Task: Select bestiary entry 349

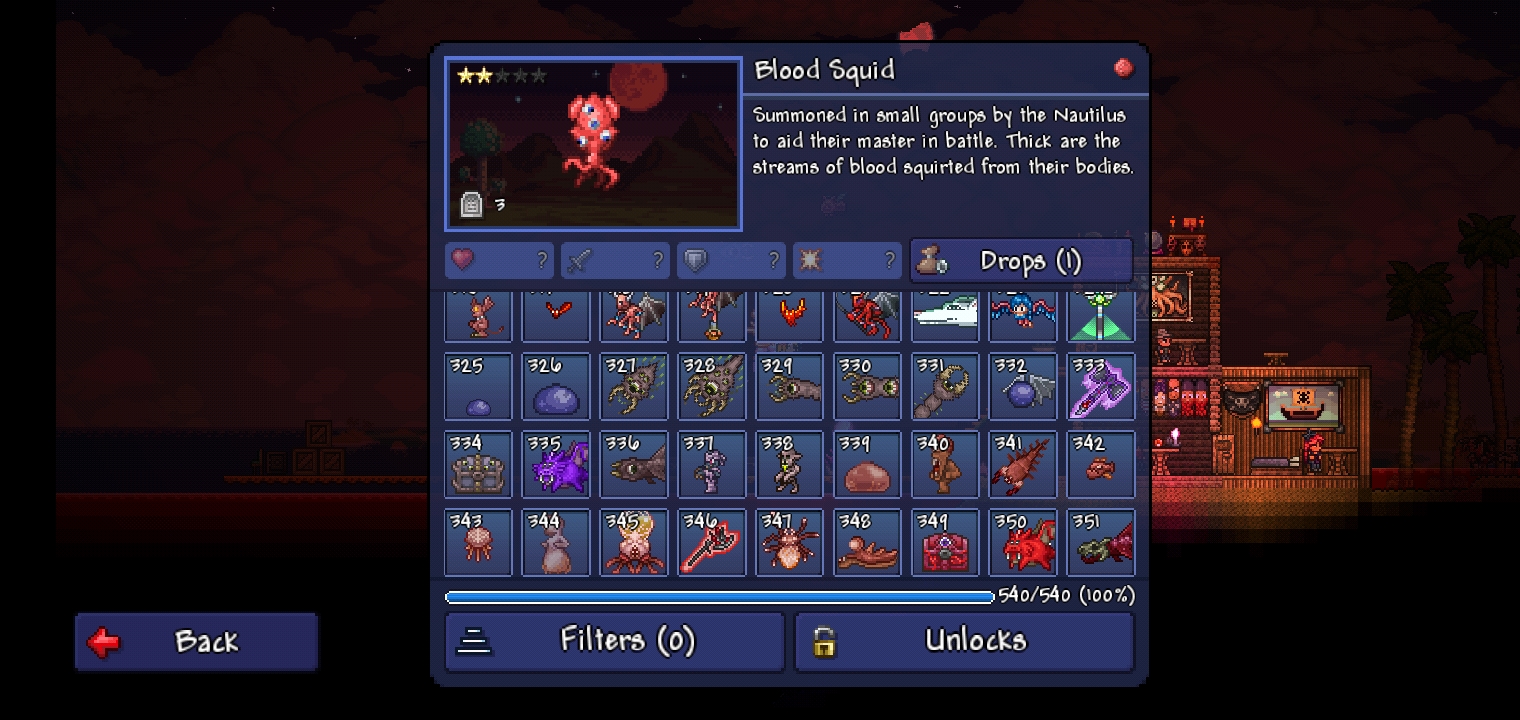Action: 946,542
